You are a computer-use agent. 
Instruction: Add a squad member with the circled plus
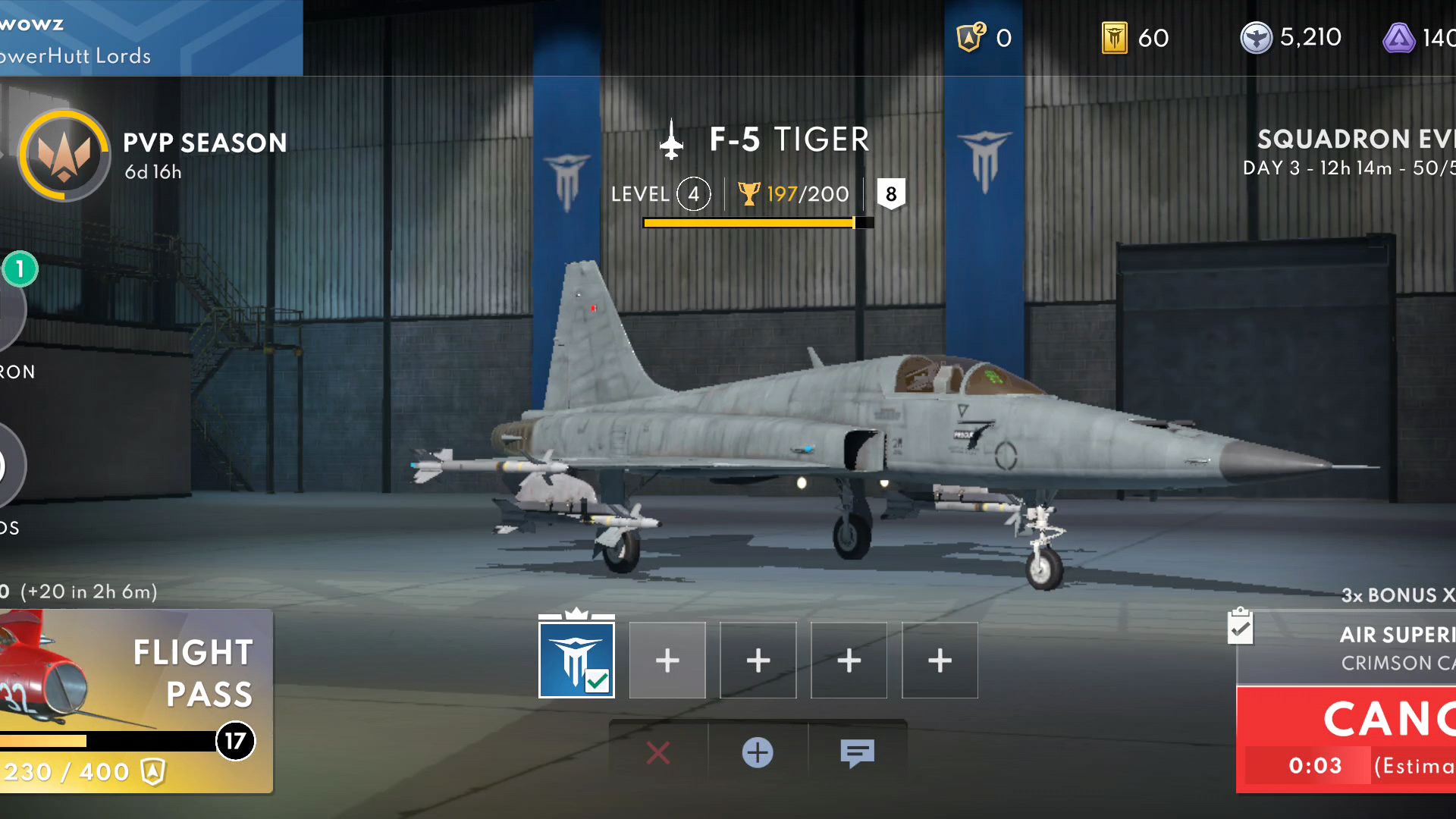pyautogui.click(x=758, y=753)
